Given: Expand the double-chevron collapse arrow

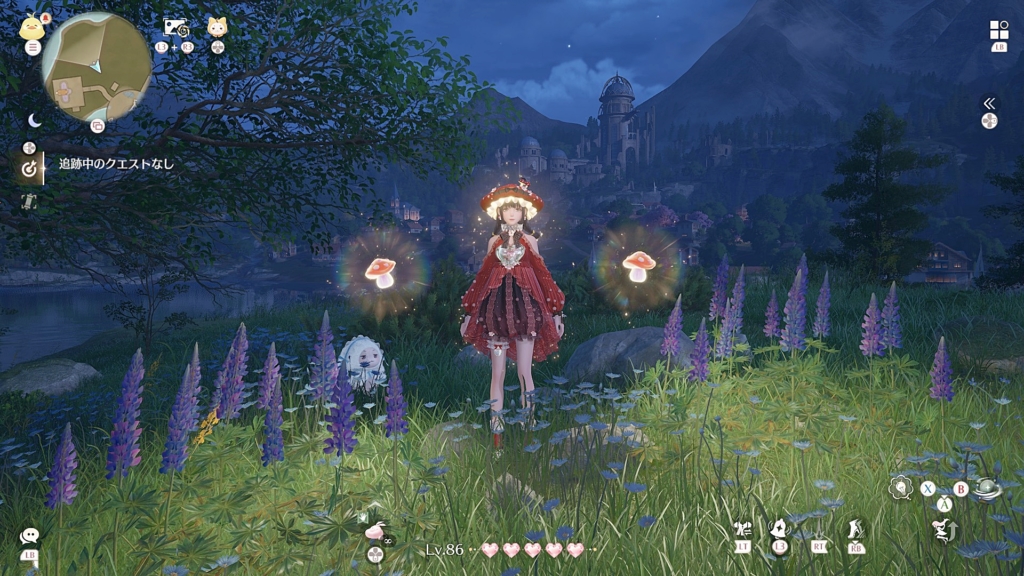Looking at the screenshot, I should (x=989, y=103).
